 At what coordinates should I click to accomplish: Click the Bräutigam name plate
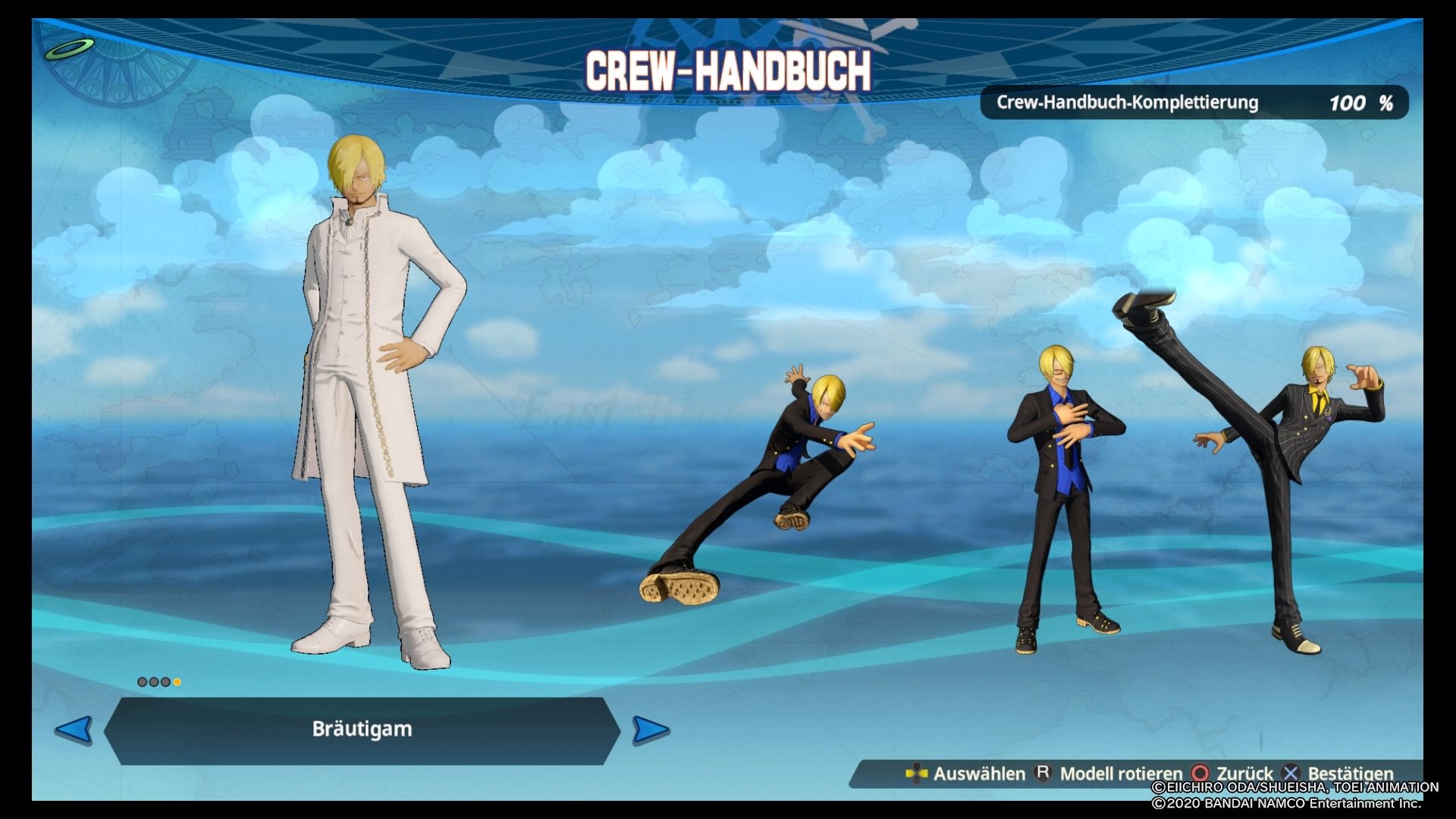(360, 730)
